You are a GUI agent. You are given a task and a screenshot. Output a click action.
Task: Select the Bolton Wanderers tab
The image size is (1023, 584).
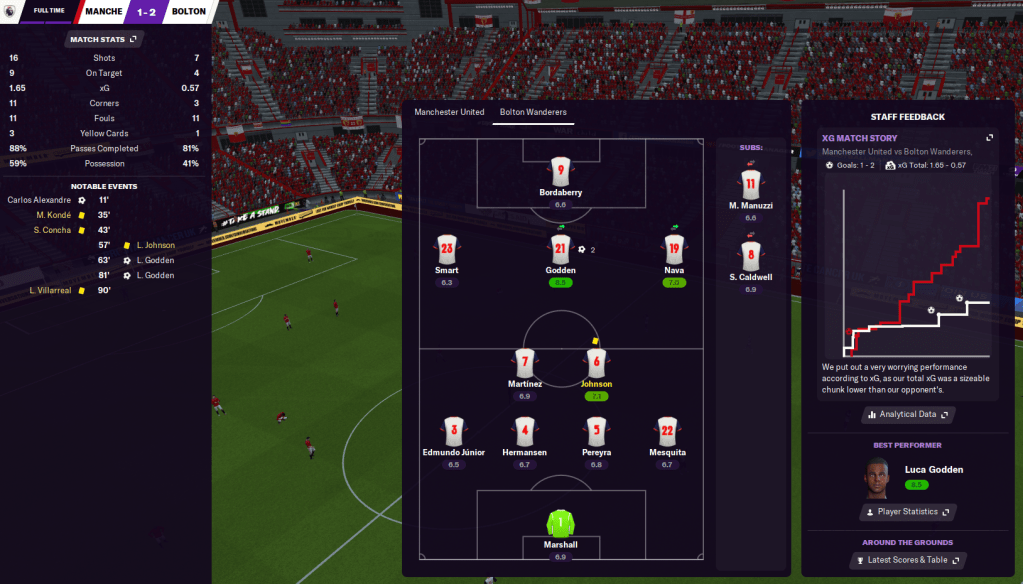click(x=533, y=112)
